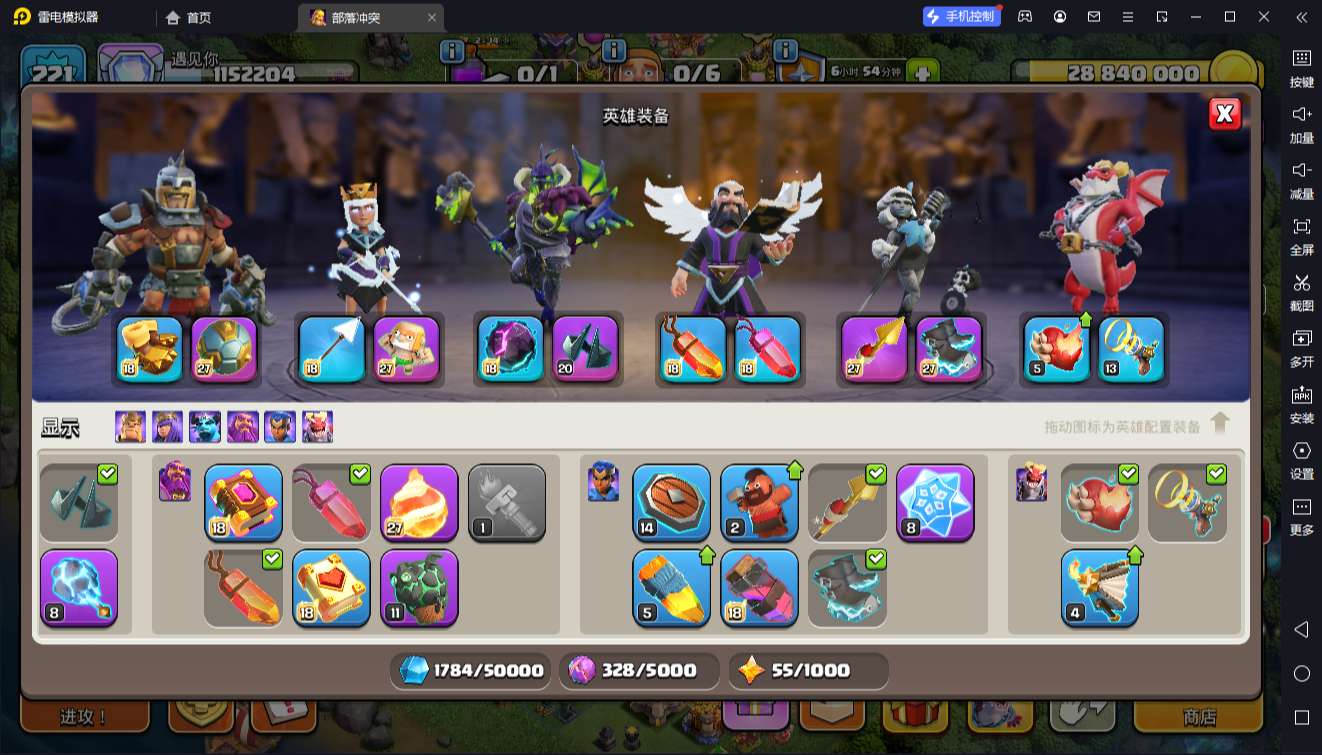Viewport: 1322px width, 755px height.
Task: Select the Dragon Duke's golden rings slot
Action: point(1131,350)
